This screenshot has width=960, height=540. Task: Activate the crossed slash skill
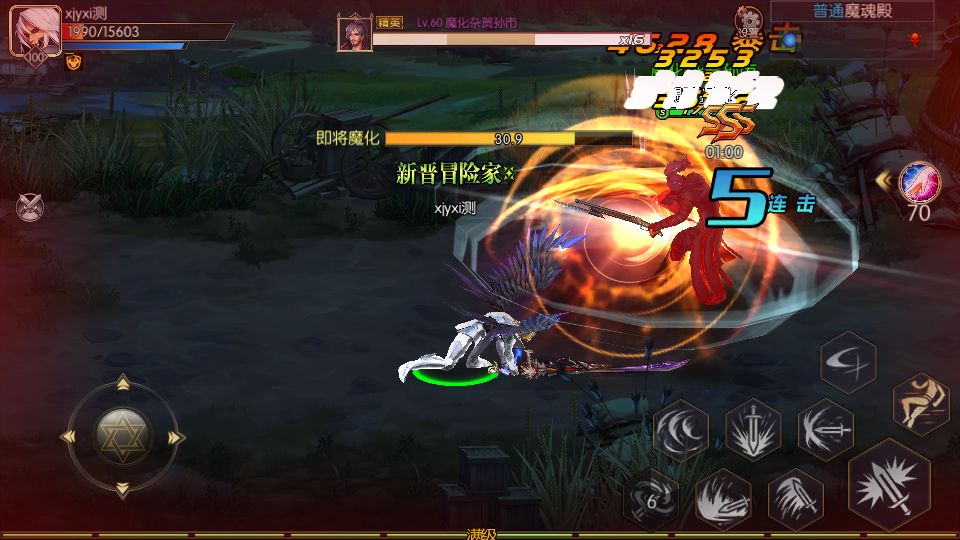pos(847,362)
